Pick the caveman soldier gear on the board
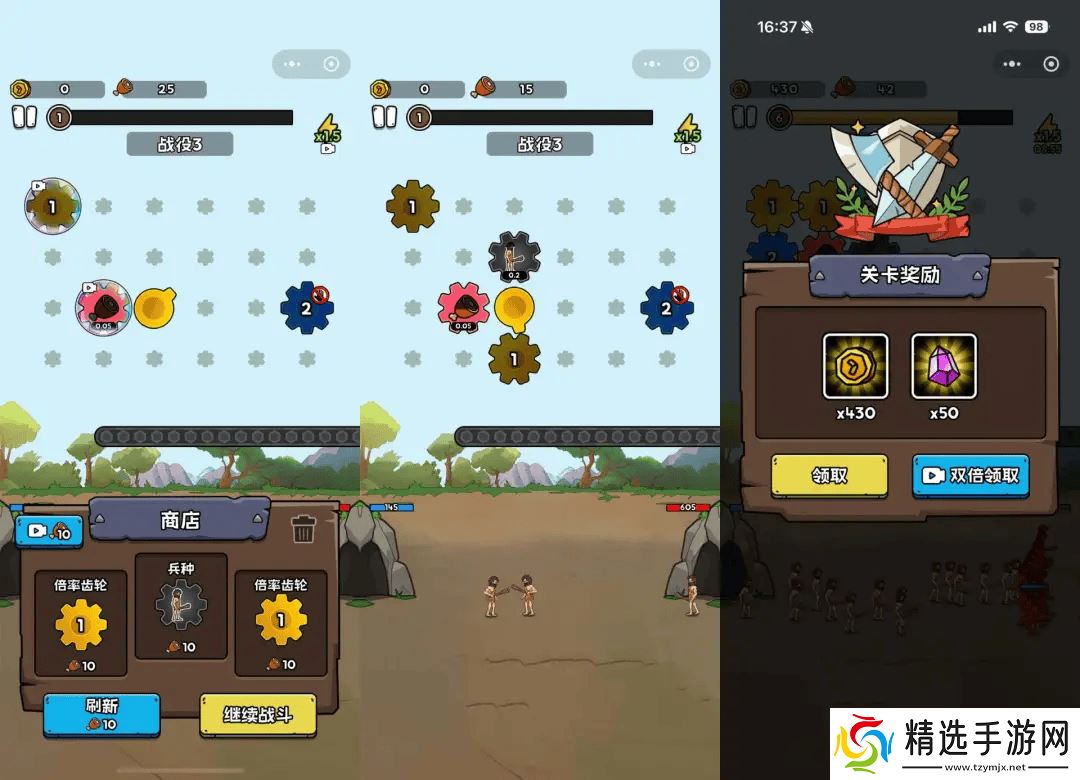 click(x=514, y=258)
